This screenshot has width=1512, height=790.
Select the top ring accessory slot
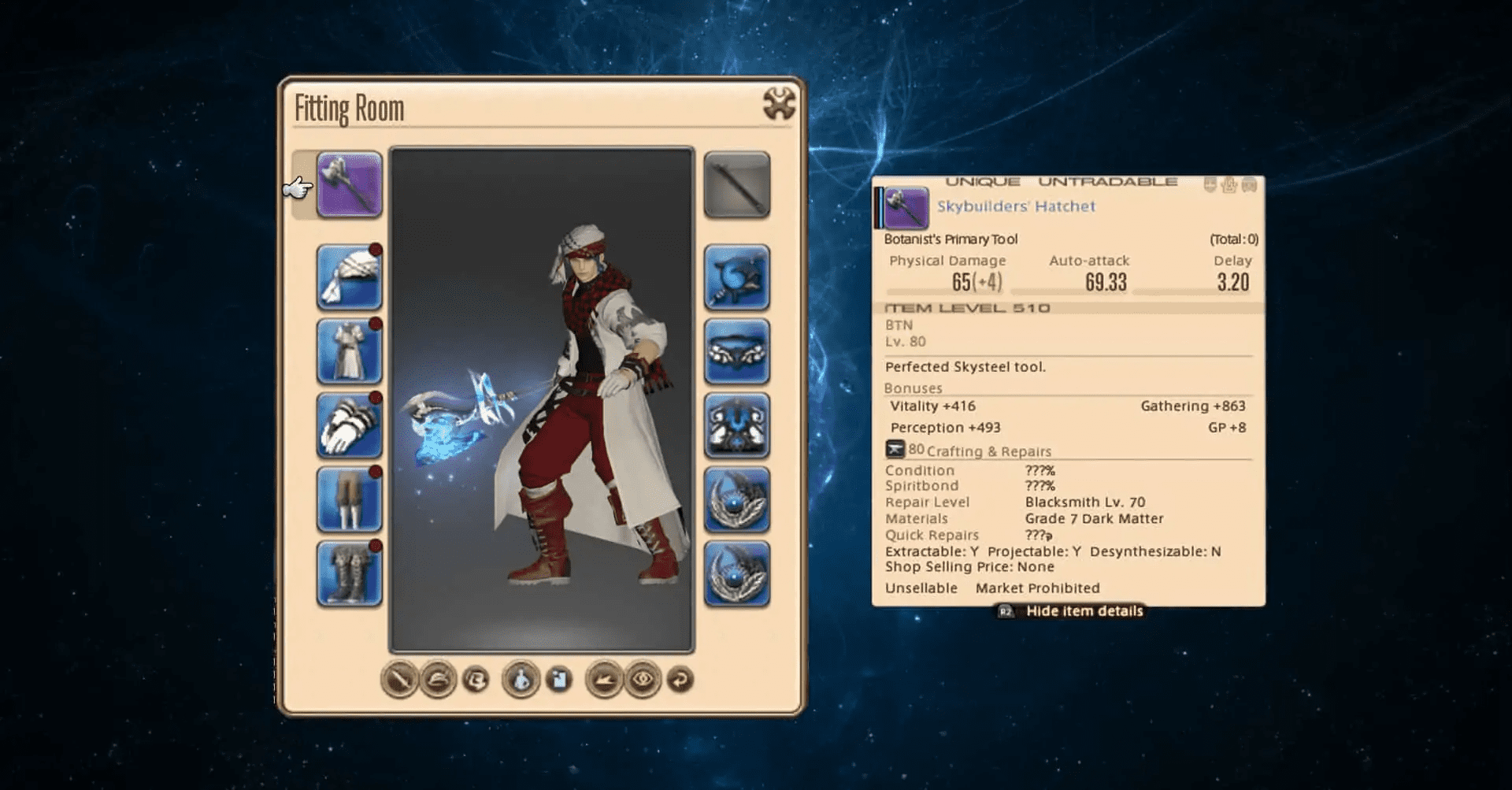(737, 501)
